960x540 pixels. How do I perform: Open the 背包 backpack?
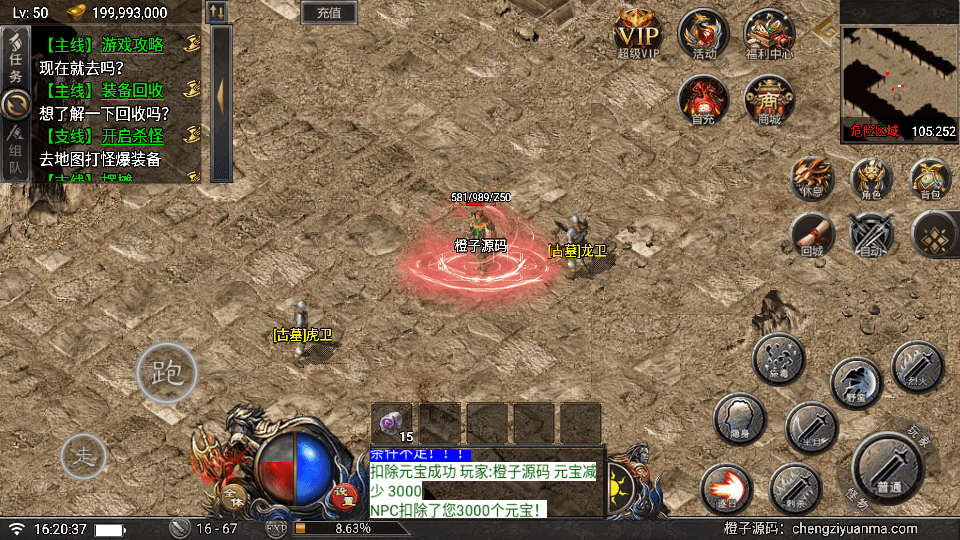click(x=930, y=179)
